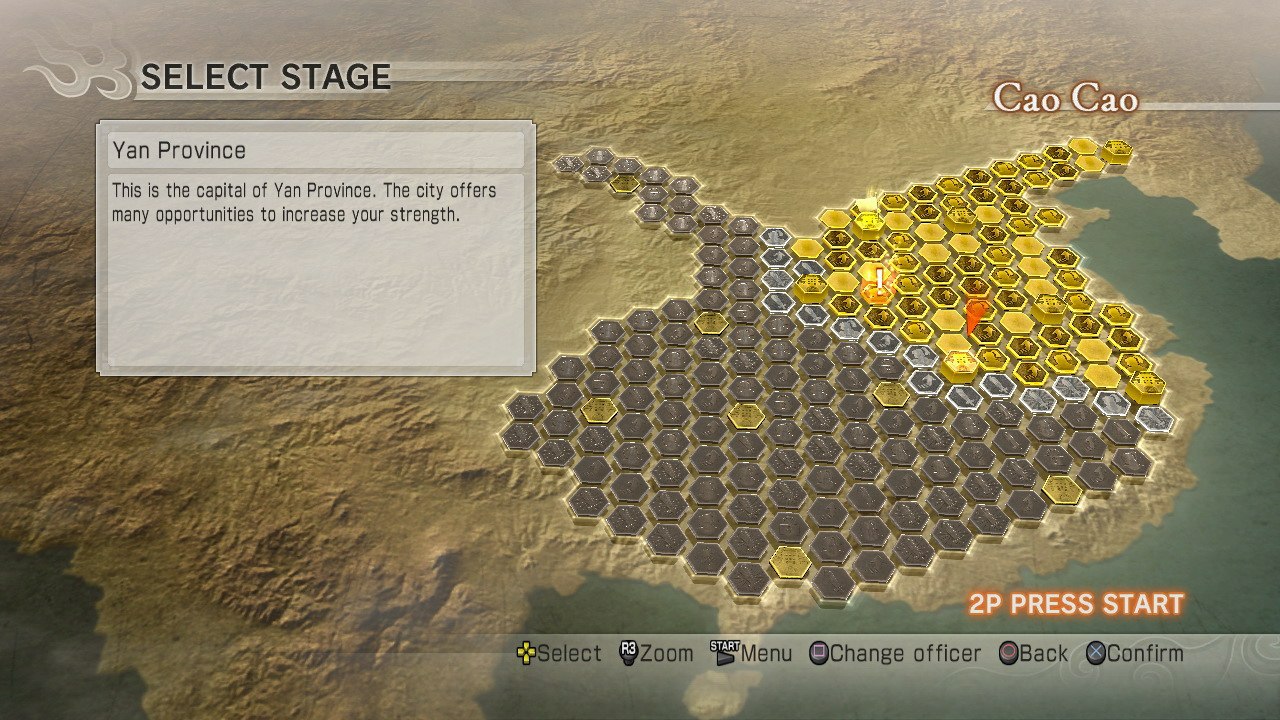The width and height of the screenshot is (1280, 720).
Task: Click the orange flag marker hex
Action: (x=975, y=311)
